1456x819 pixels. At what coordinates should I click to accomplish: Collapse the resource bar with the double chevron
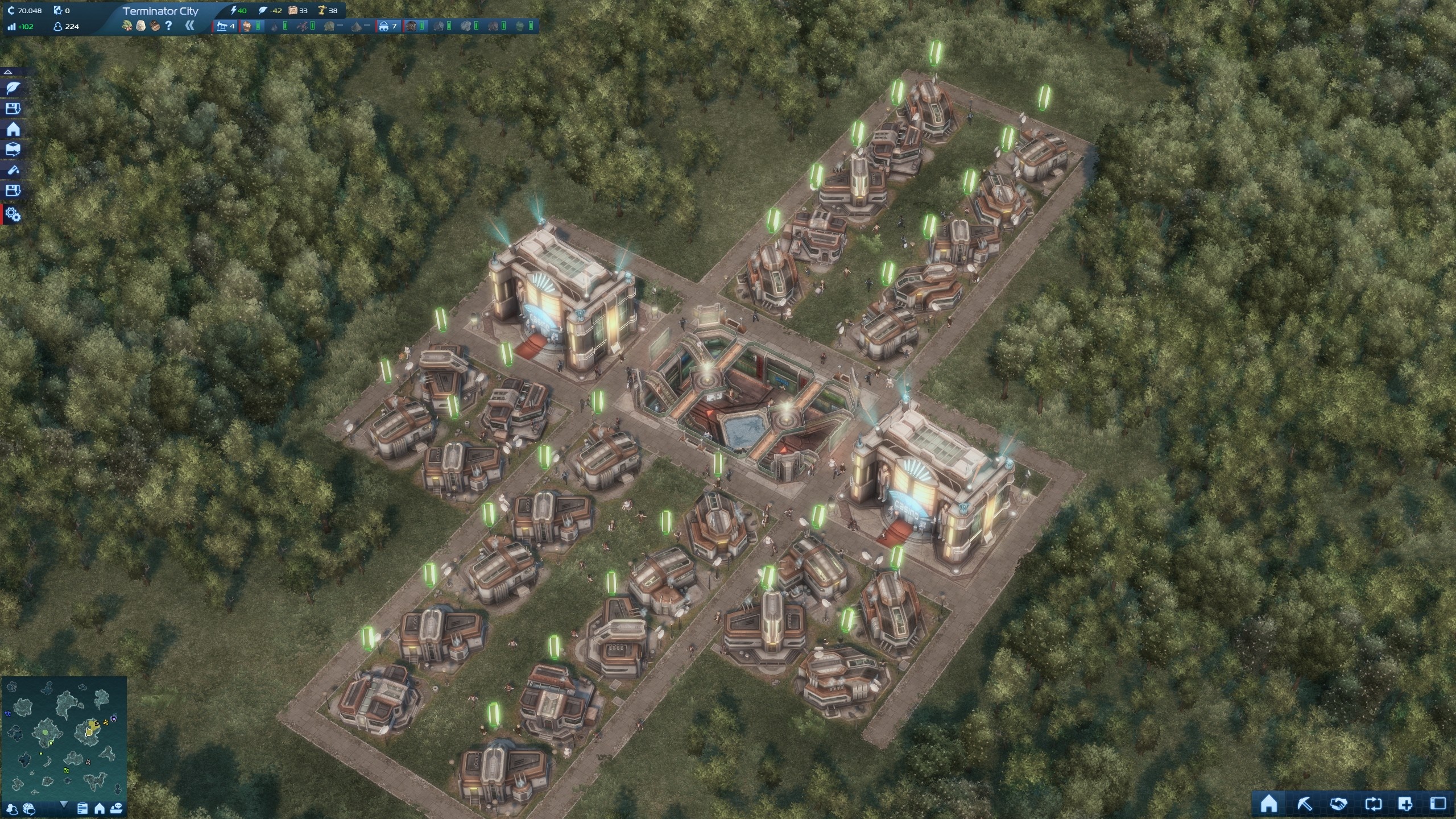191,24
